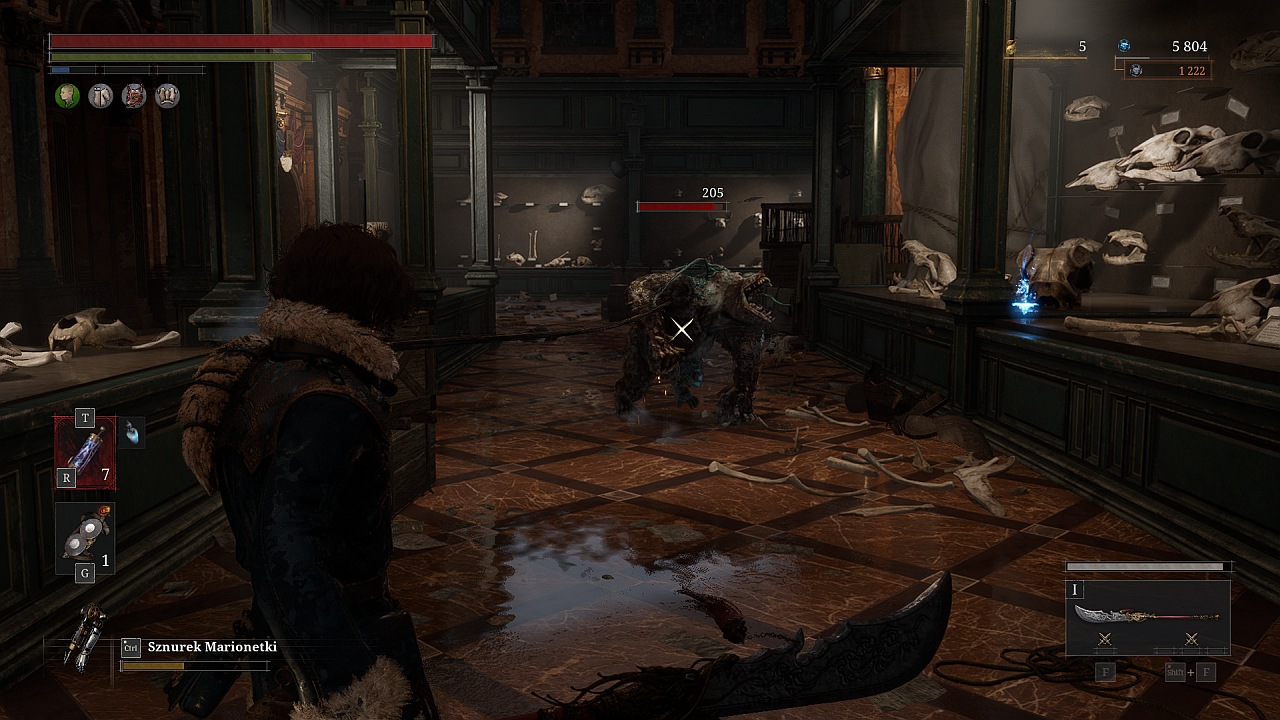Select the throwable item slot with count 1
Screen dimensions: 1280x720
(85, 538)
